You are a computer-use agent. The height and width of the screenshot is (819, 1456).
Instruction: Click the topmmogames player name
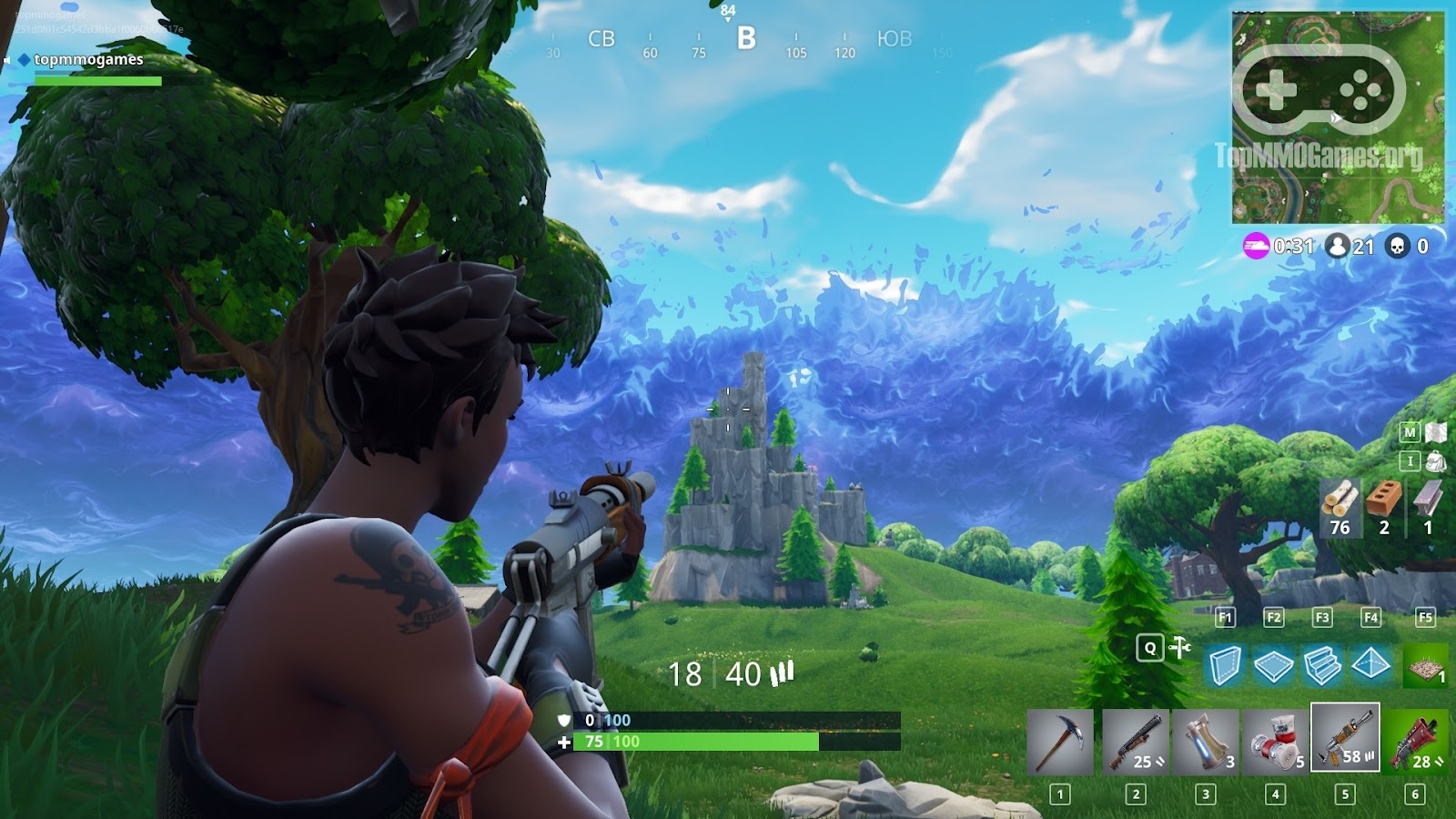pos(88,59)
